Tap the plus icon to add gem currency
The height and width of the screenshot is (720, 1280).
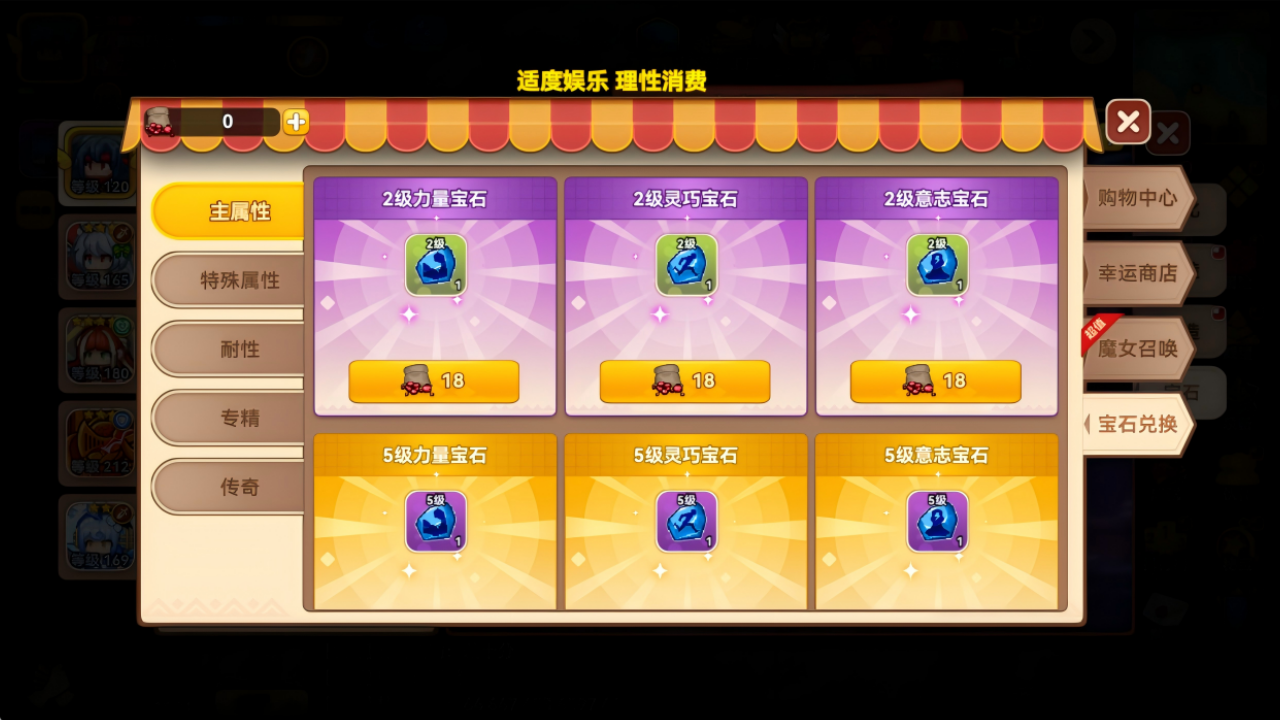(x=293, y=120)
